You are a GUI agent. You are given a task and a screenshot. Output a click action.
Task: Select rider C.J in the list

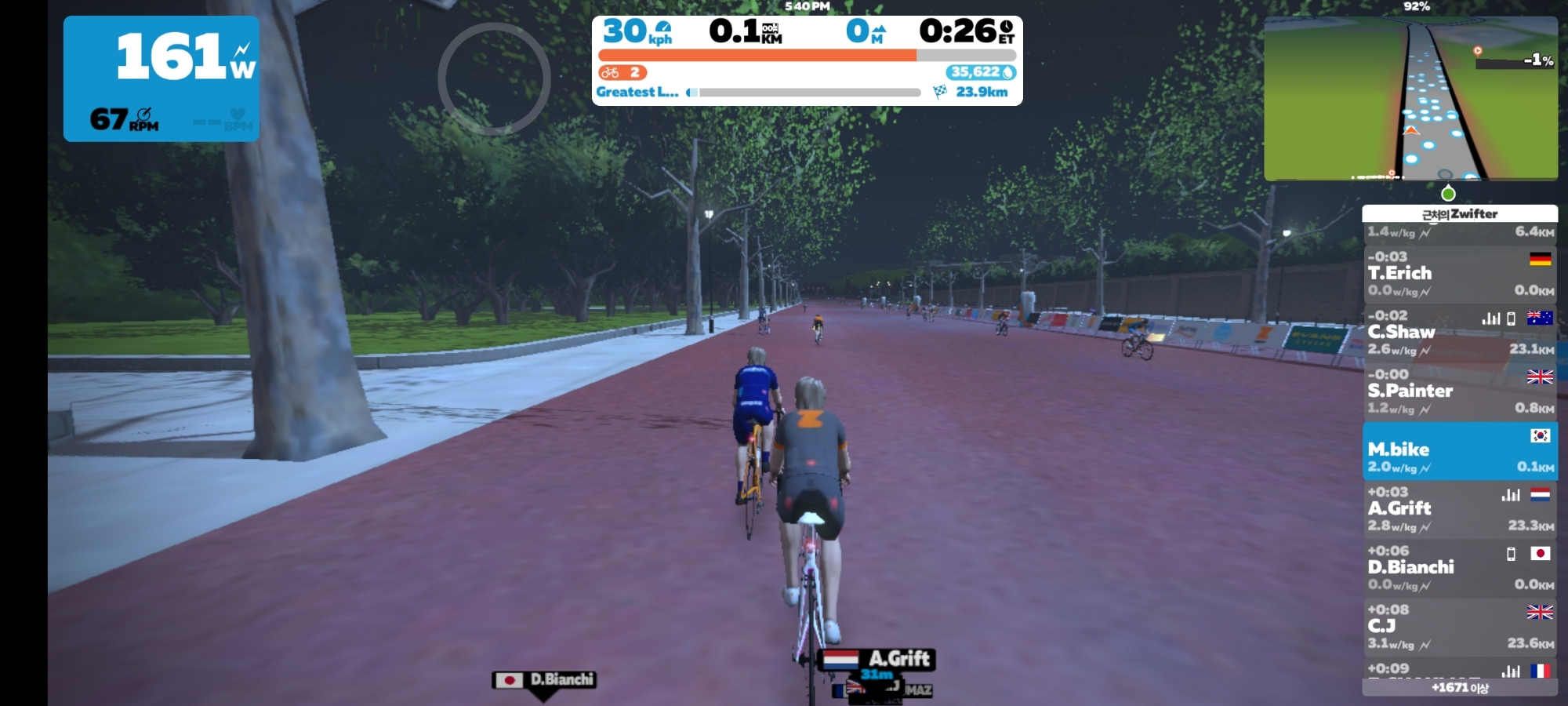(1459, 627)
